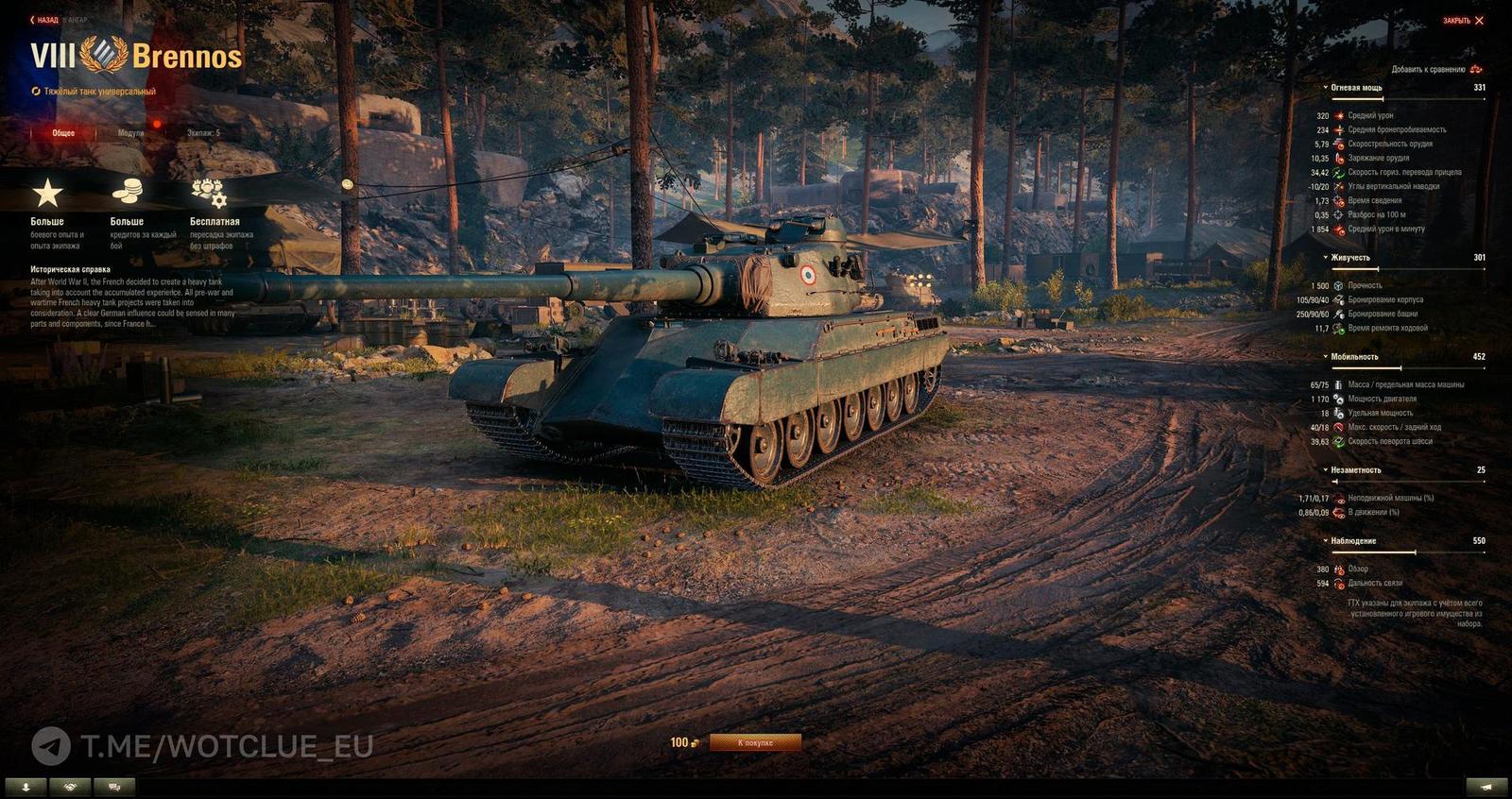Collapse the Мобильность section
The width and height of the screenshot is (1512, 799).
point(1327,357)
